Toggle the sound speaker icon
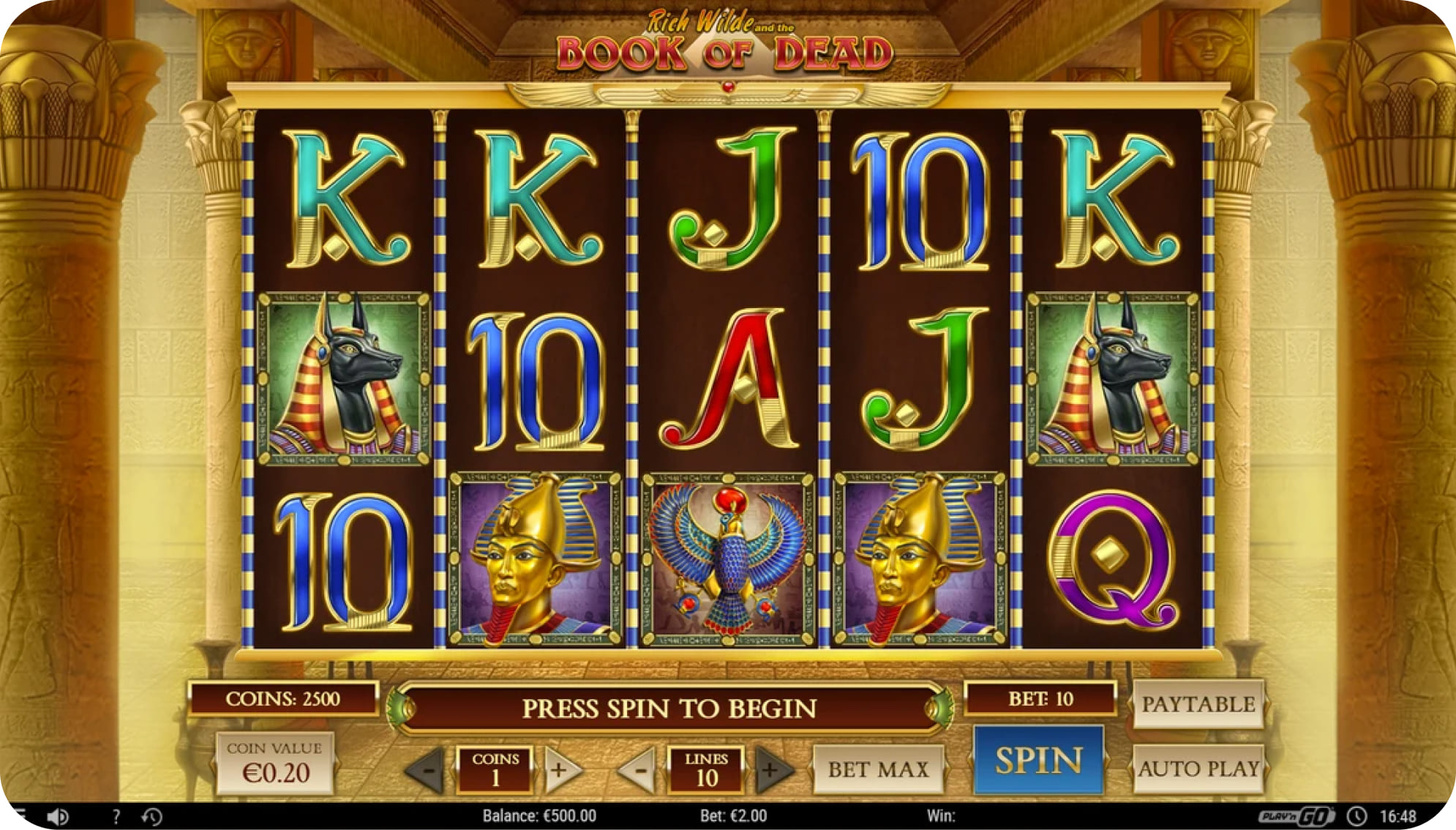The height and width of the screenshot is (830, 1456). pos(58,816)
